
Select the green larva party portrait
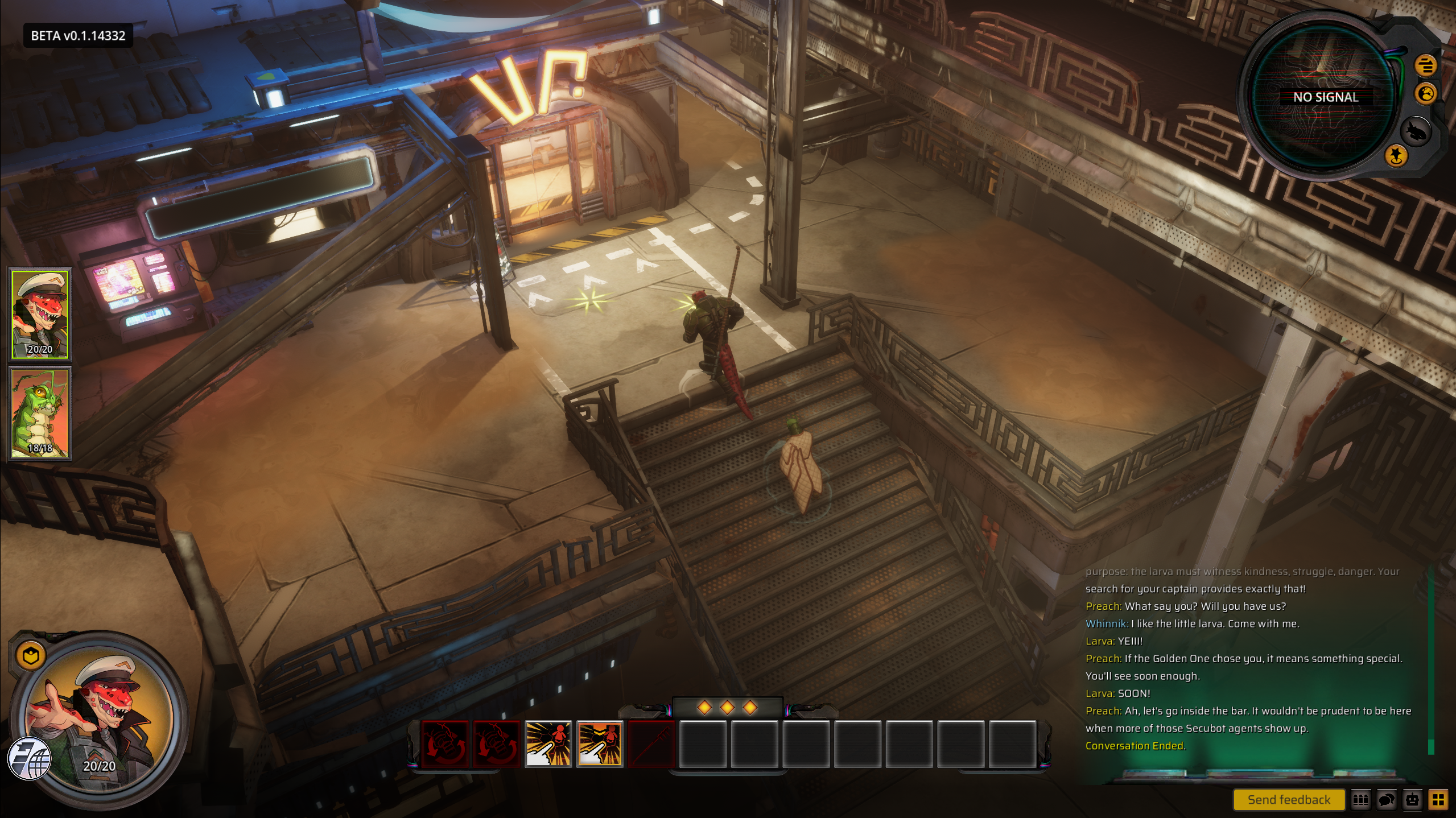click(40, 413)
